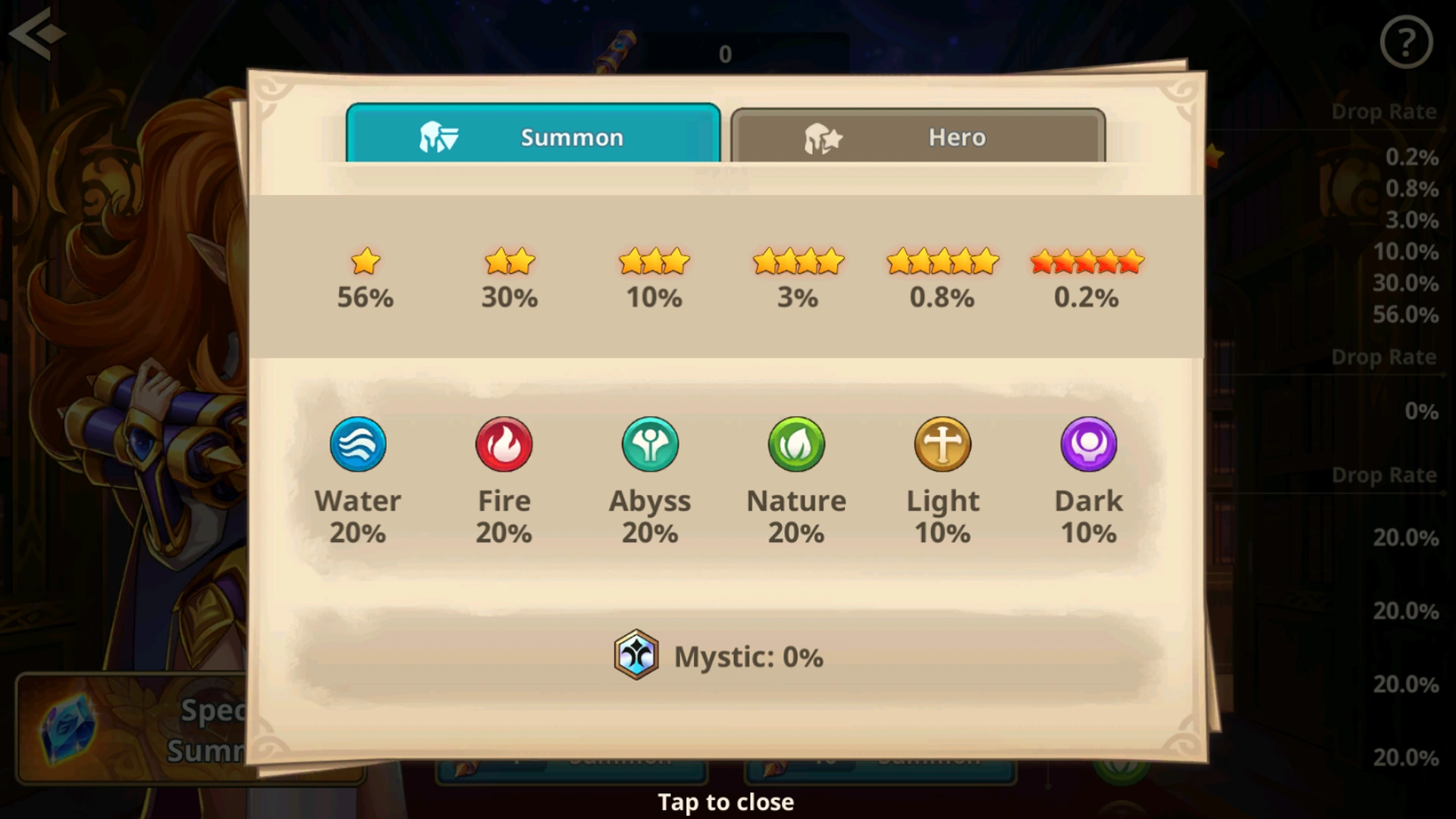Screen dimensions: 1456x819
Task: Select the Dark element icon
Action: (1089, 444)
